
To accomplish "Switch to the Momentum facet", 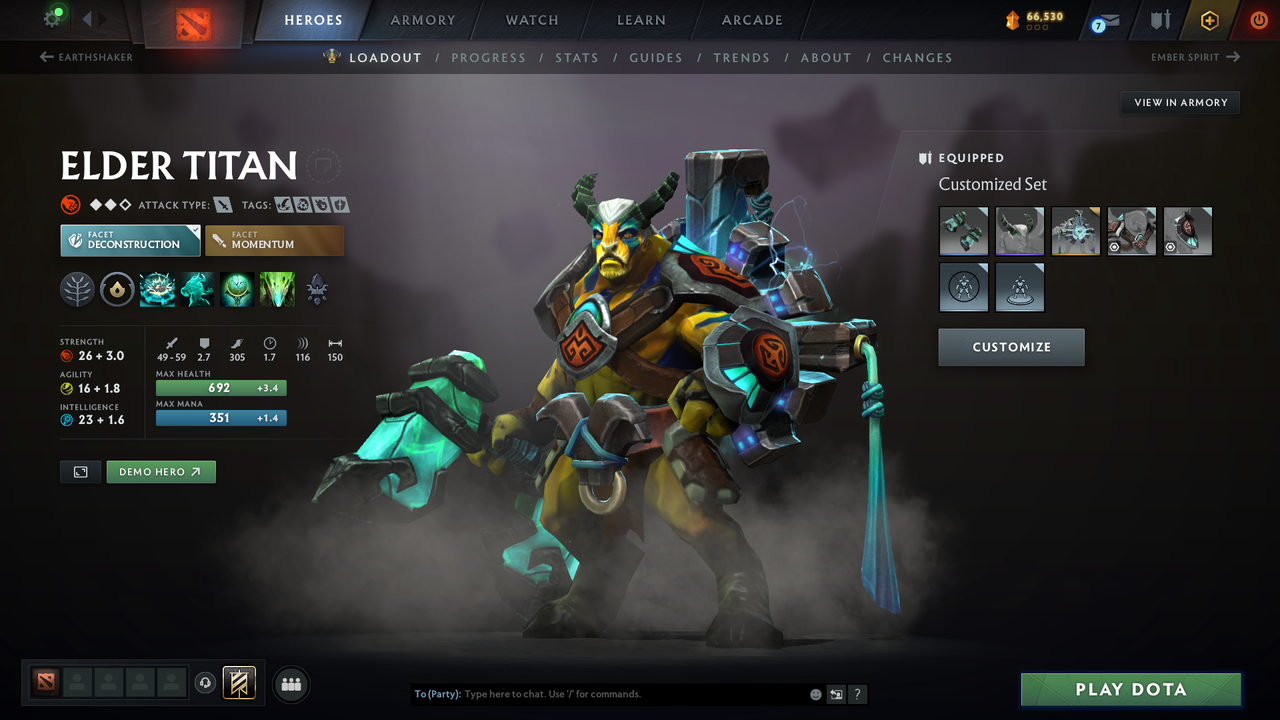I will click(274, 240).
